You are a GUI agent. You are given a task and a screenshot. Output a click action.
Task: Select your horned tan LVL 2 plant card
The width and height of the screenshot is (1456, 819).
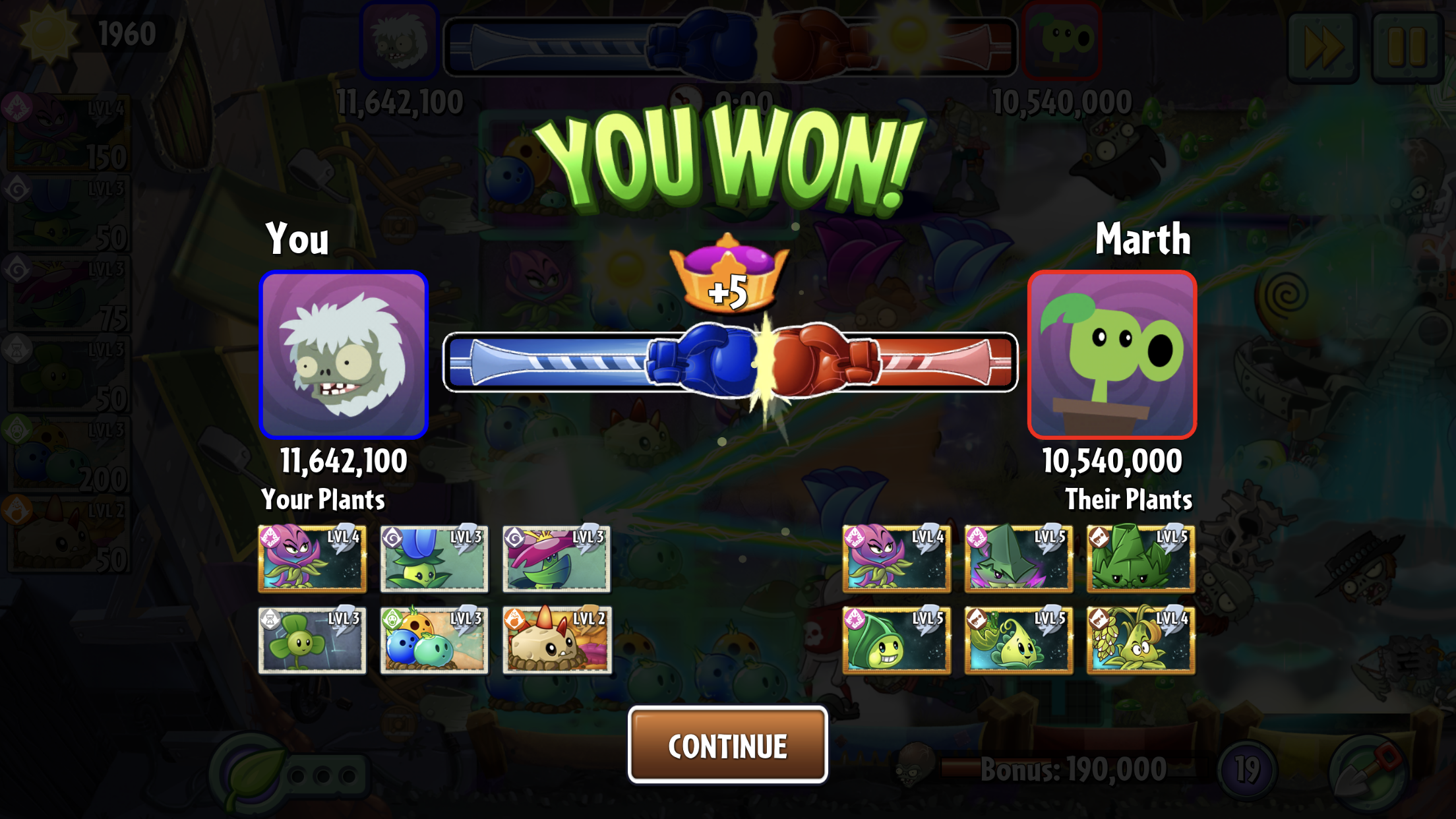coord(556,640)
